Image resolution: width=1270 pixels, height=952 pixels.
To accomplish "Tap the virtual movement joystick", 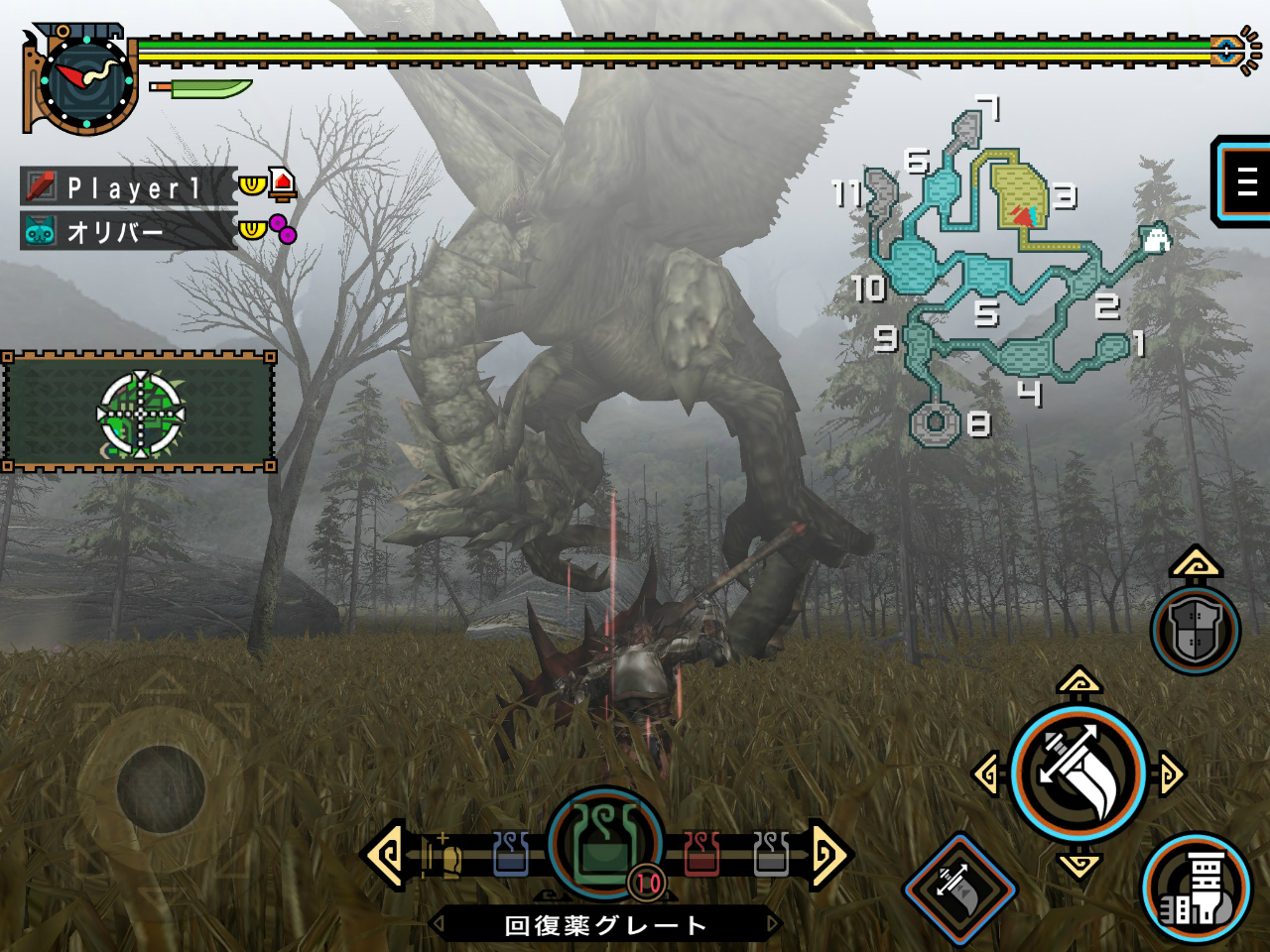I will [x=161, y=789].
